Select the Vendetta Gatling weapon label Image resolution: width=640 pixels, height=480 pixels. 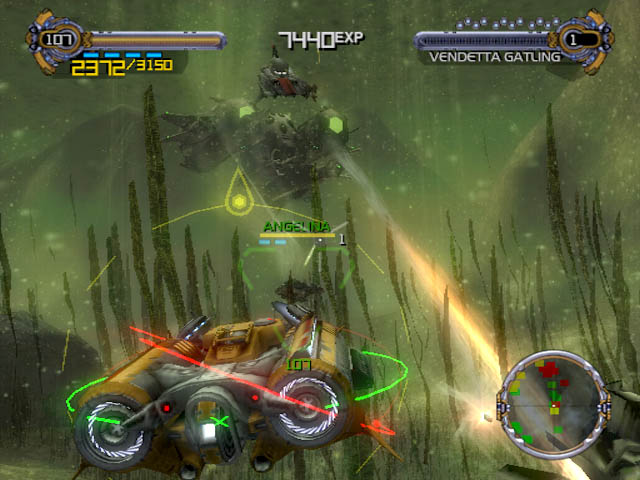(x=493, y=58)
